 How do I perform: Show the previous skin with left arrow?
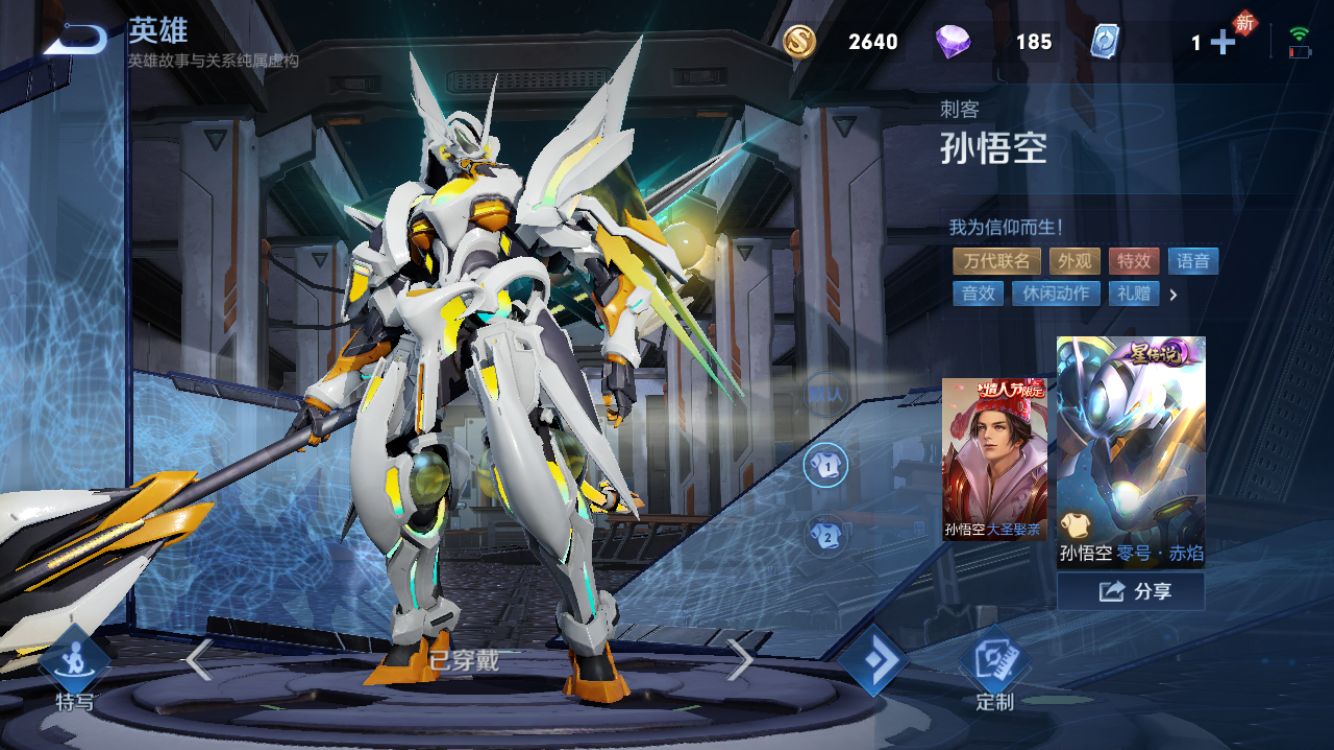198,660
